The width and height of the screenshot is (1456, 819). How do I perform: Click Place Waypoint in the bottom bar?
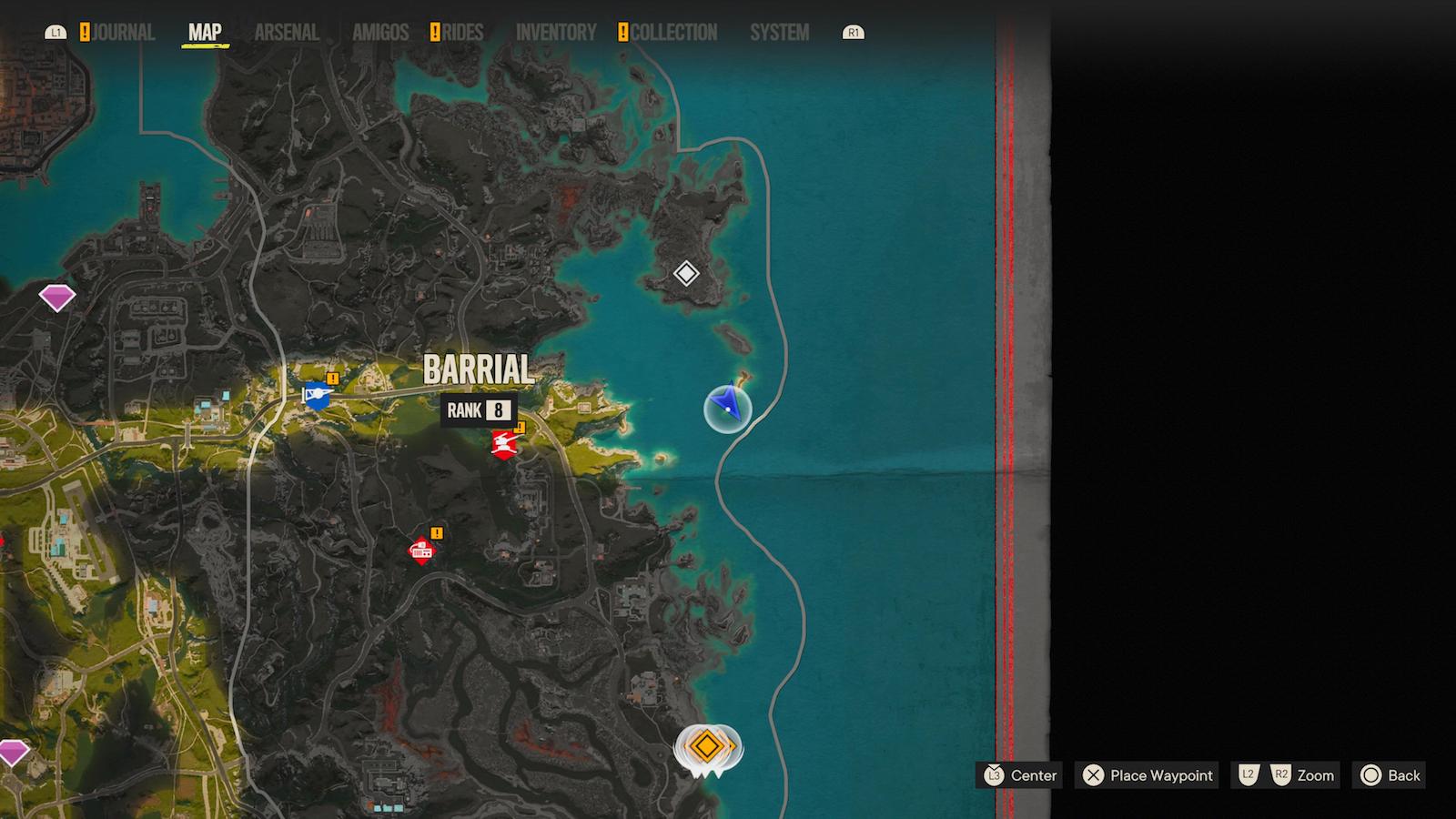click(1146, 775)
